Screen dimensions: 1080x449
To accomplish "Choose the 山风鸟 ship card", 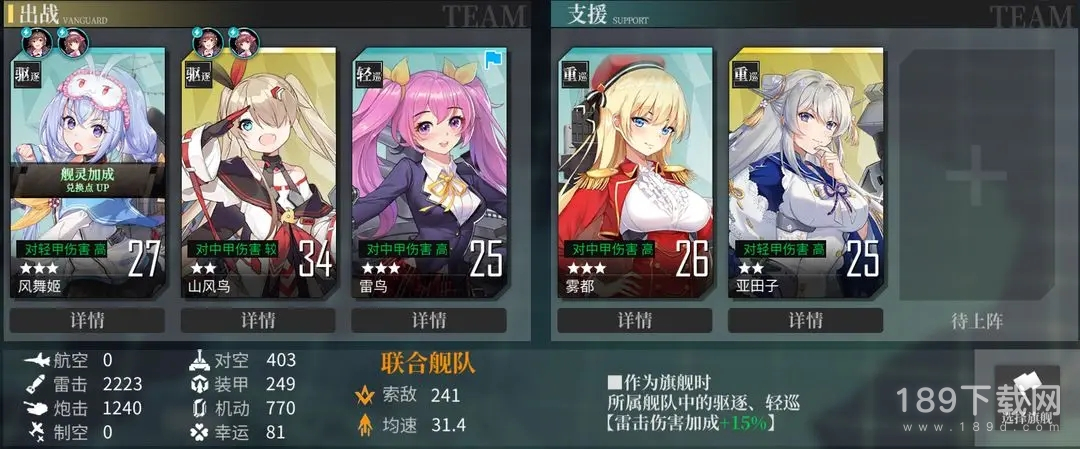I will point(258,170).
